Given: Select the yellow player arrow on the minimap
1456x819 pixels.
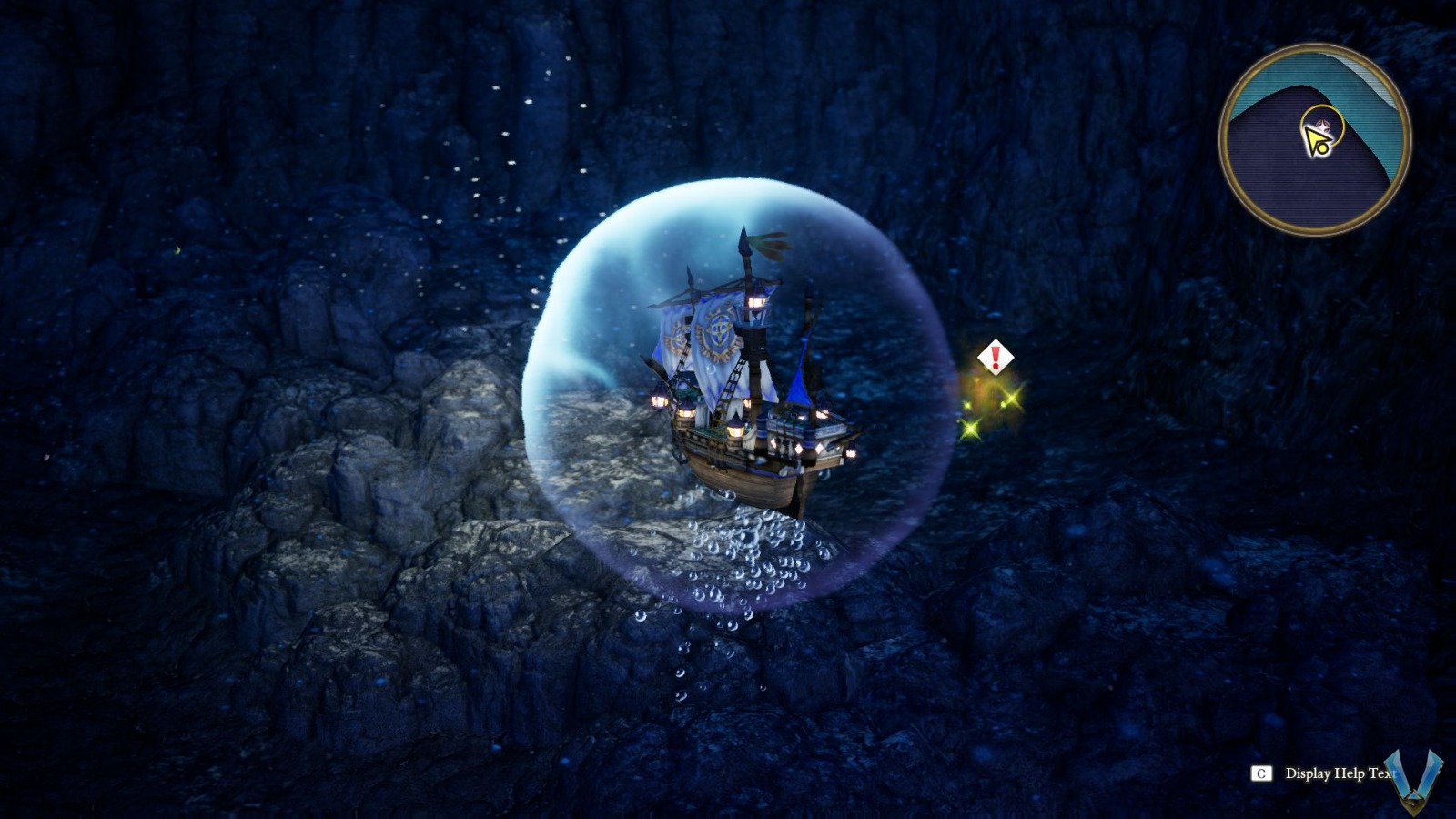Looking at the screenshot, I should click(x=1317, y=136).
